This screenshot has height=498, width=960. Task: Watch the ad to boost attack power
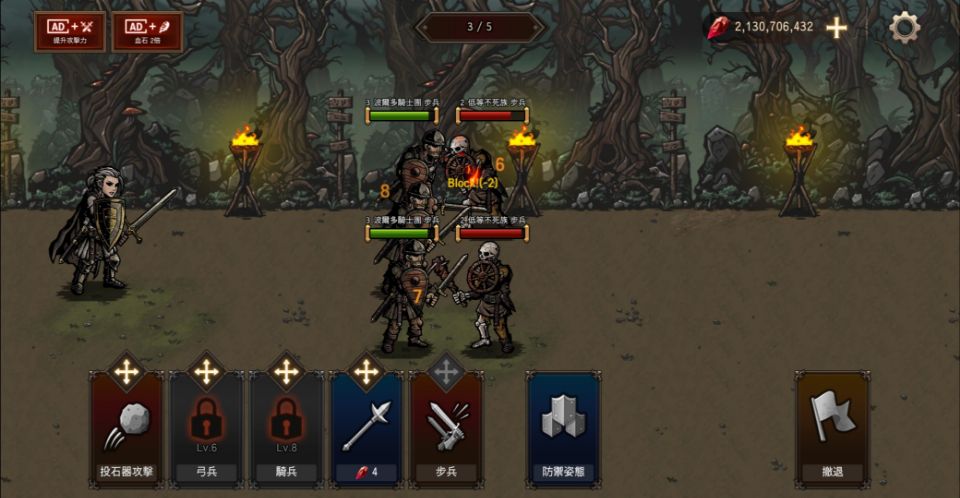pyautogui.click(x=69, y=31)
